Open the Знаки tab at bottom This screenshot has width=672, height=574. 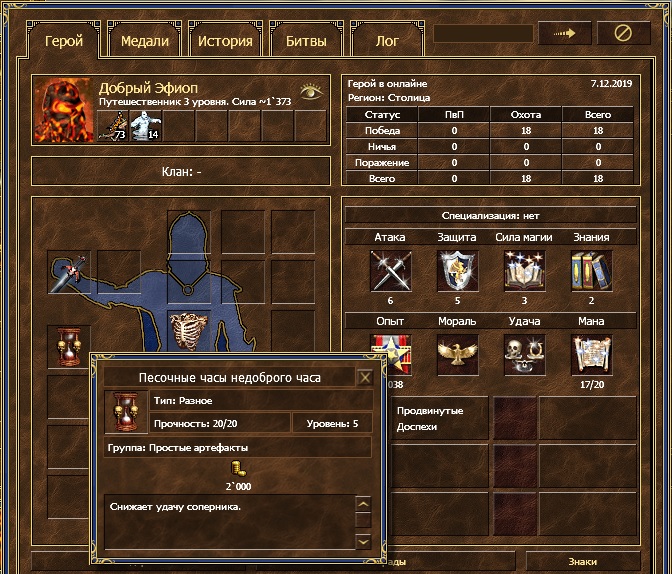[x=583, y=562]
